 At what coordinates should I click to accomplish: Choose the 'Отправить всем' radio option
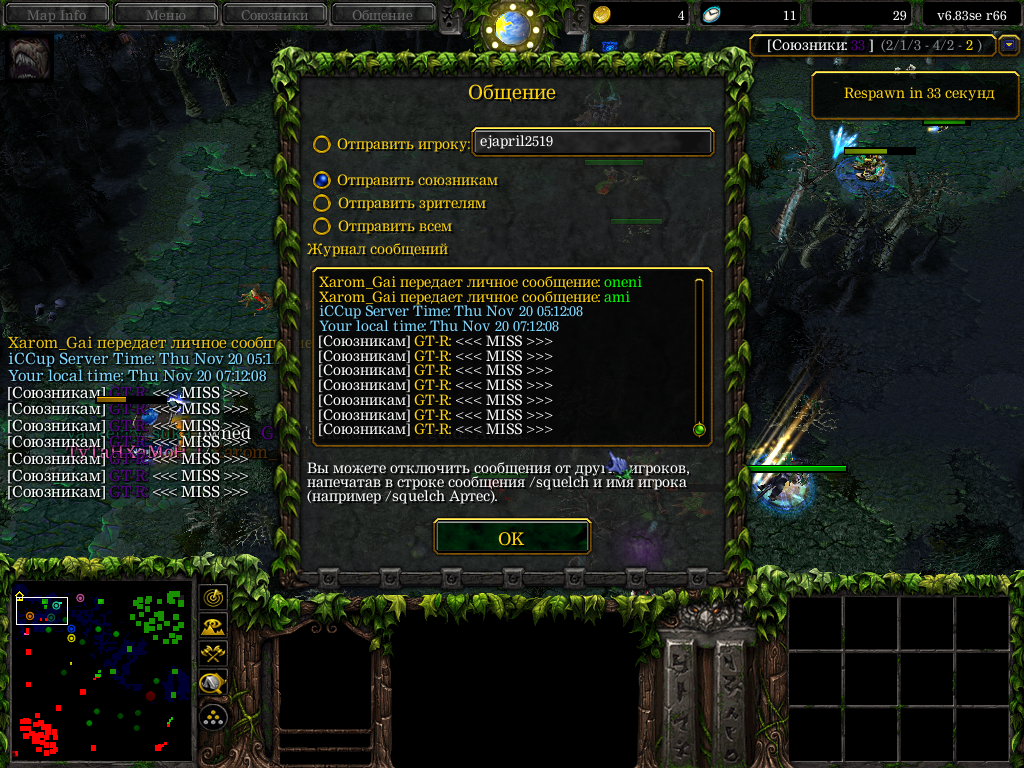[x=322, y=226]
